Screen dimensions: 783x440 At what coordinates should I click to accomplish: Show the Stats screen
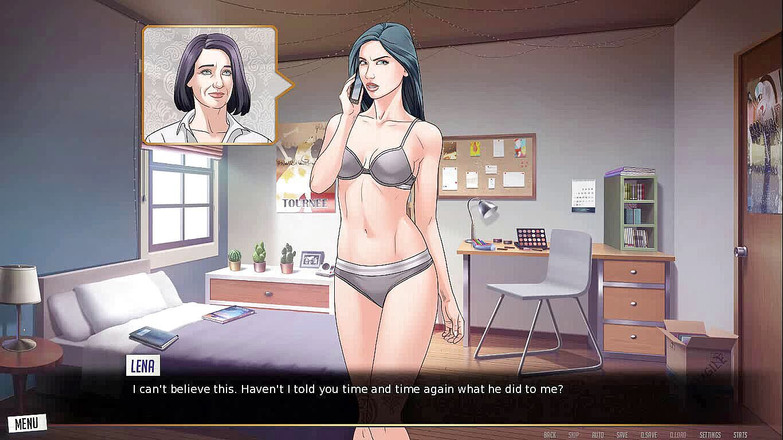[x=740, y=435]
